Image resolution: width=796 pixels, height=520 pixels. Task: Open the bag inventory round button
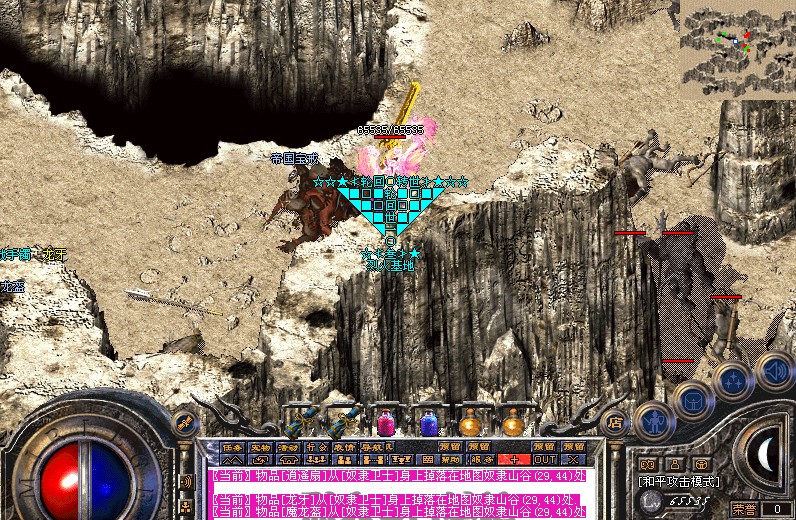click(x=692, y=401)
